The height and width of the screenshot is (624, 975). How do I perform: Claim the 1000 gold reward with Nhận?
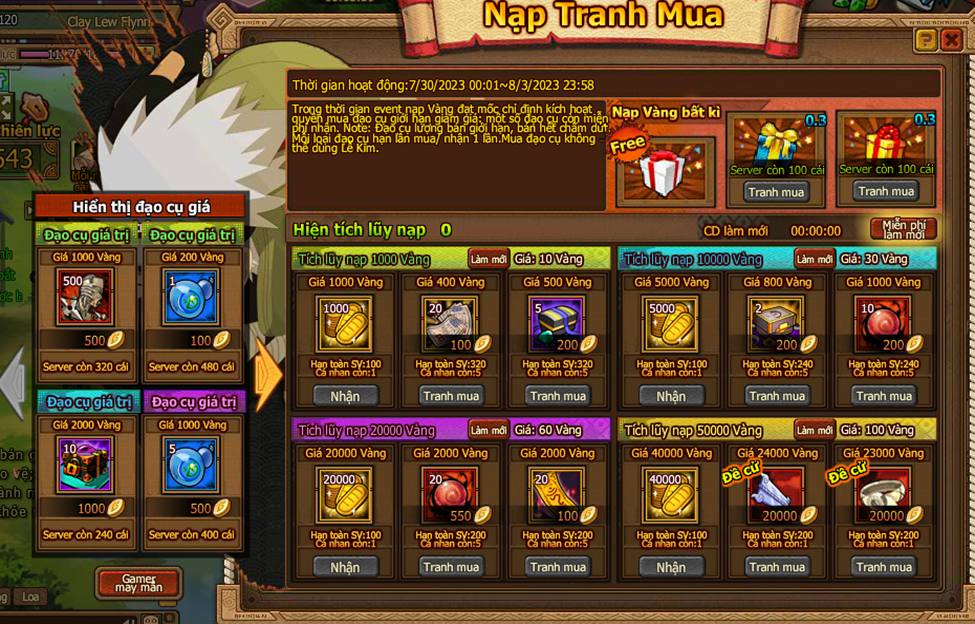tap(344, 396)
